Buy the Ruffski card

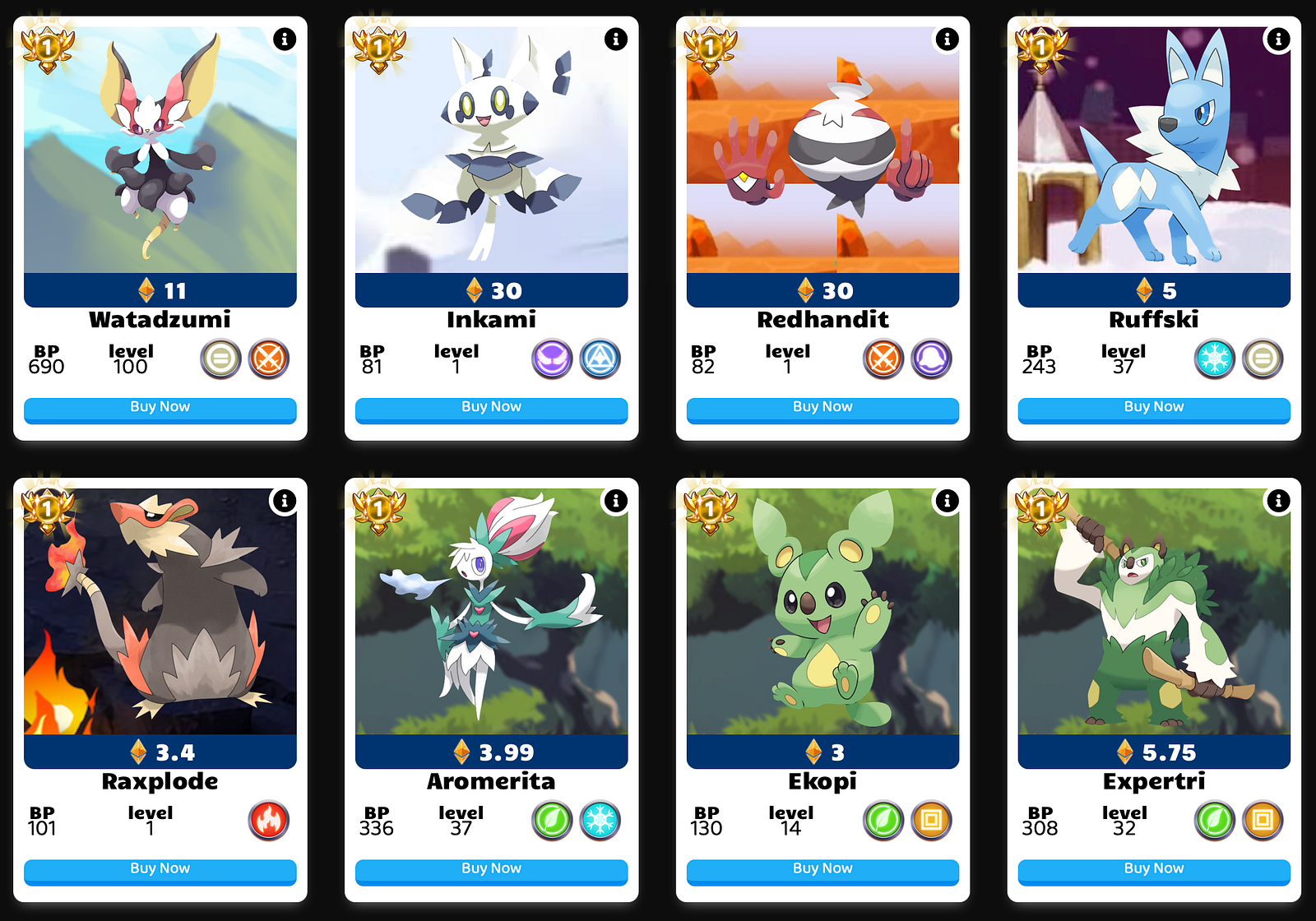tap(1154, 408)
